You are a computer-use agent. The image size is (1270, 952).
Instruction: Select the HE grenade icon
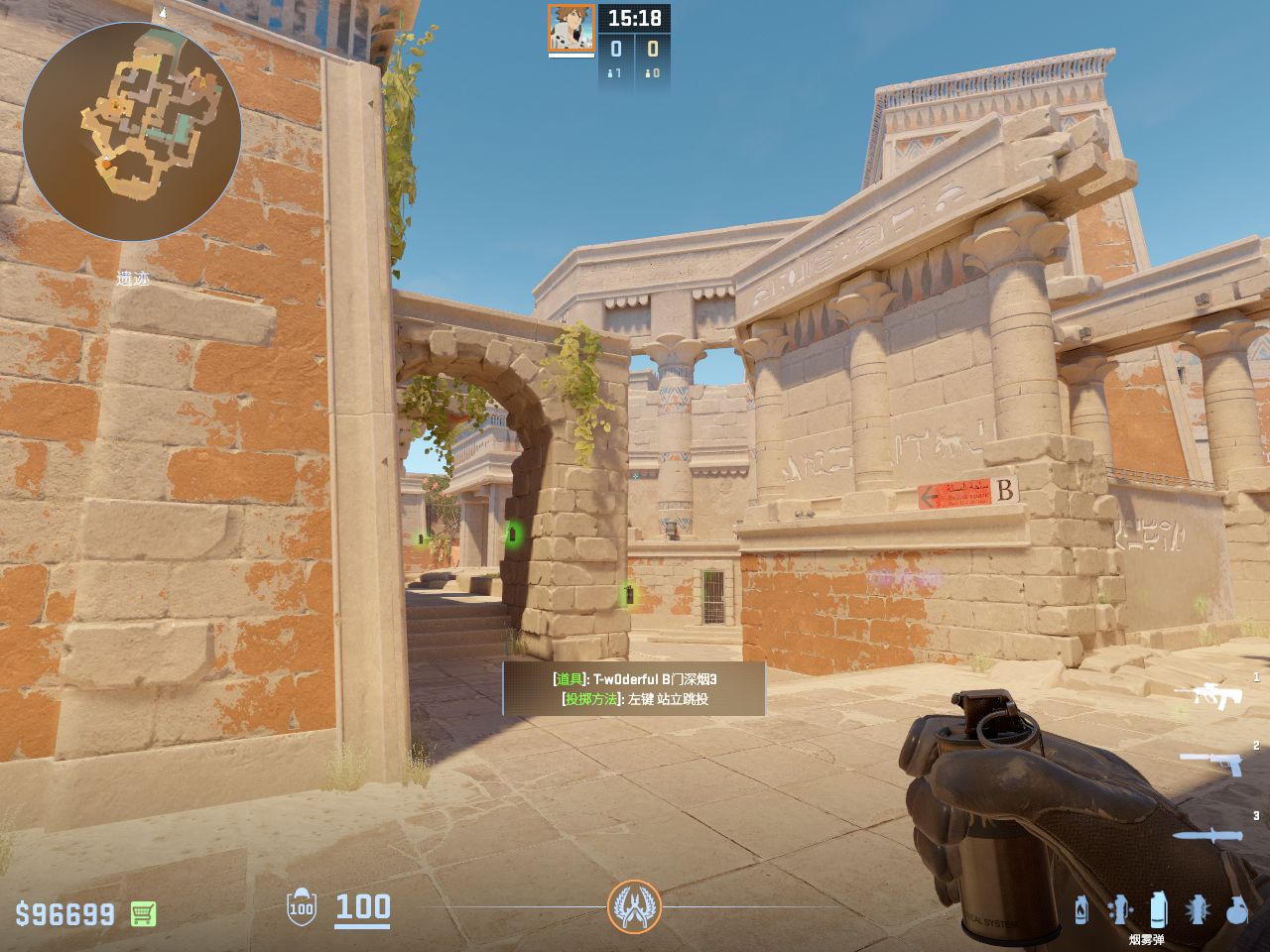[1236, 909]
